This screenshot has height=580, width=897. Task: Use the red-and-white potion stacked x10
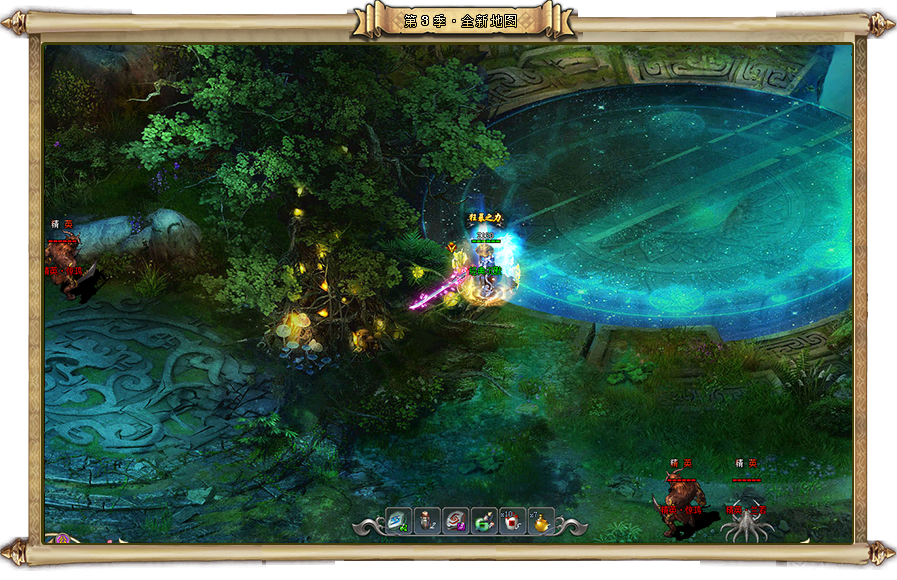point(512,521)
